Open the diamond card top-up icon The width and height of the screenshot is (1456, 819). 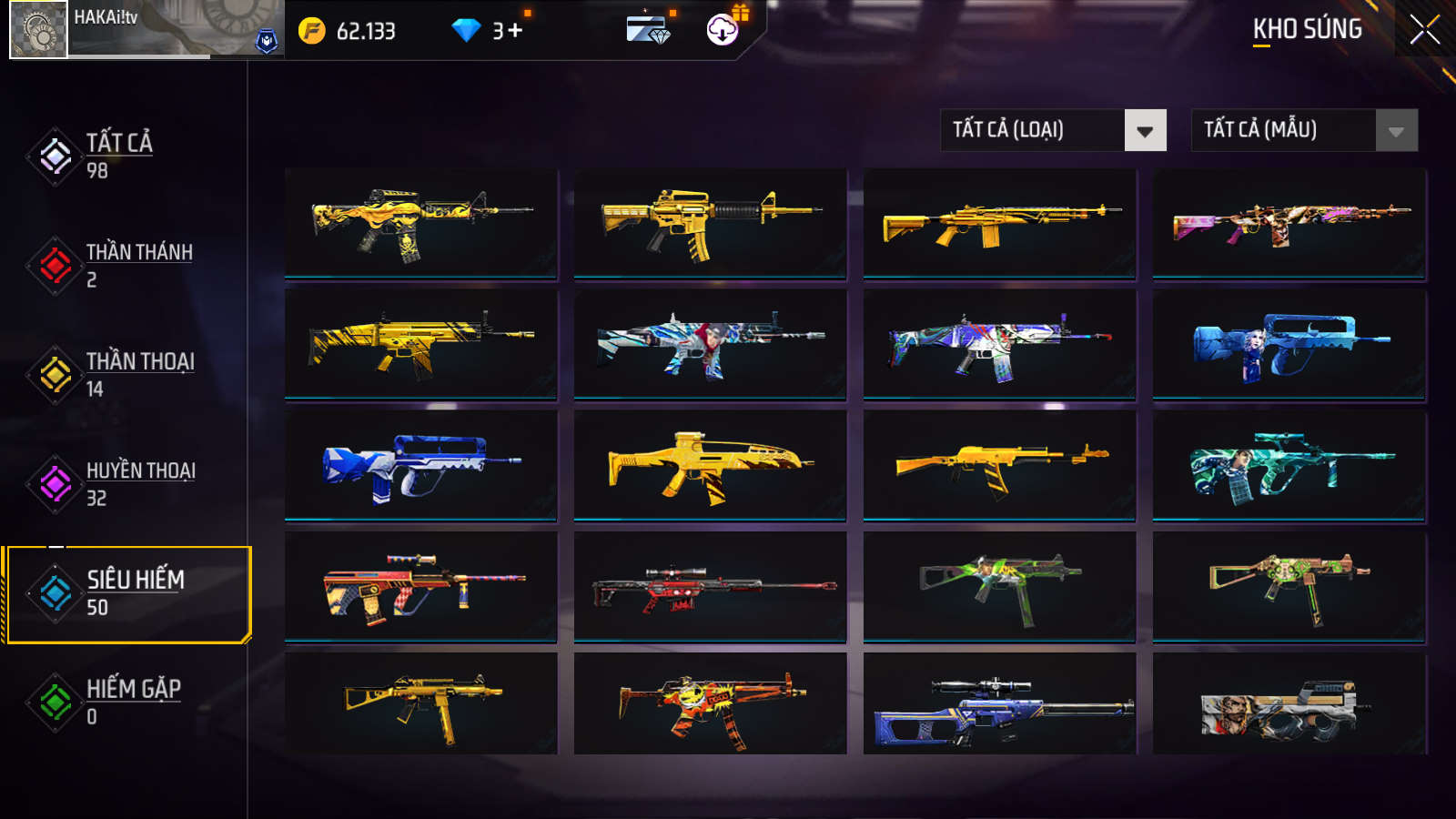[x=648, y=30]
